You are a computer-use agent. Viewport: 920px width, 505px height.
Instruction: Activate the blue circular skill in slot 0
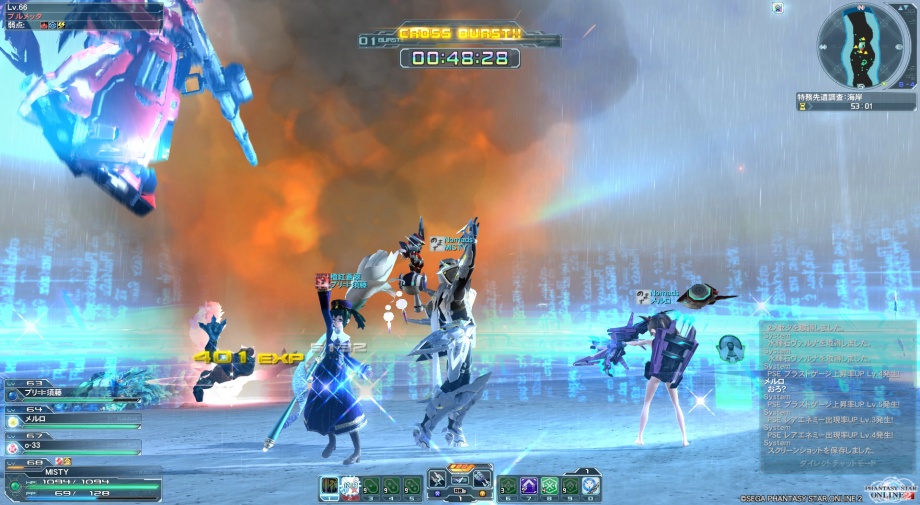(591, 486)
